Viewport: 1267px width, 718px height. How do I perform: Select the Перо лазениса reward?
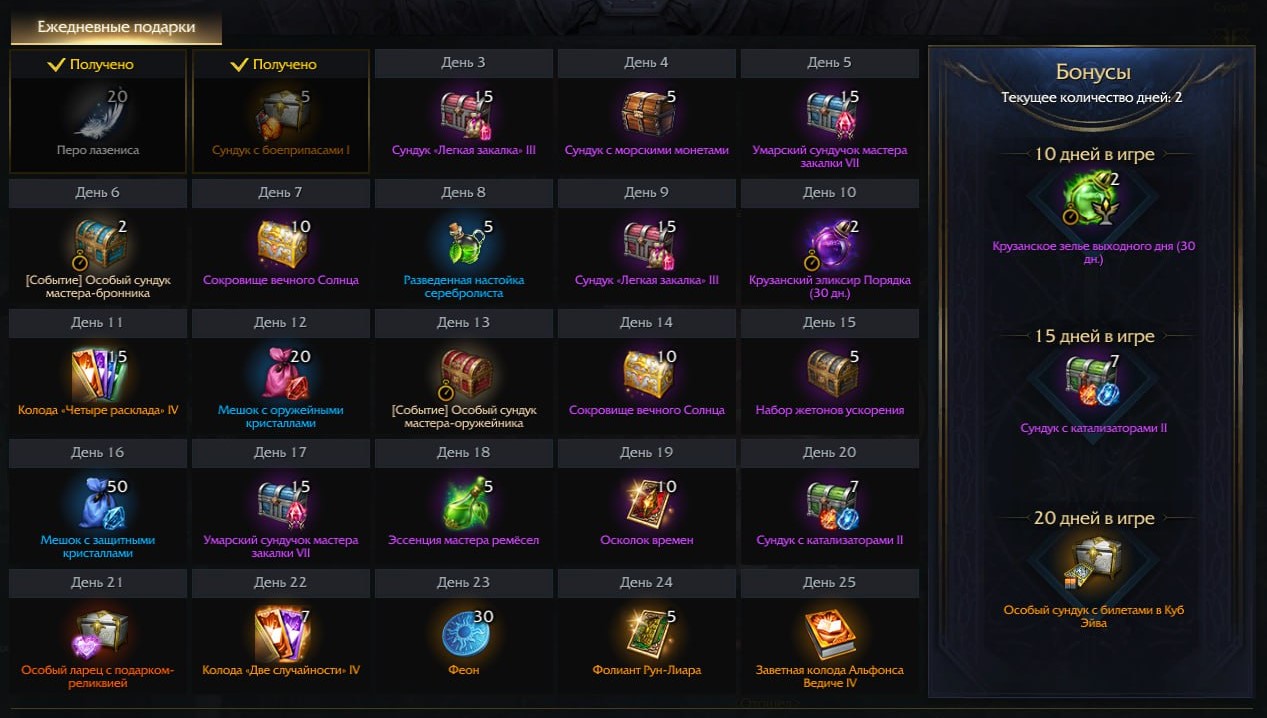point(98,113)
